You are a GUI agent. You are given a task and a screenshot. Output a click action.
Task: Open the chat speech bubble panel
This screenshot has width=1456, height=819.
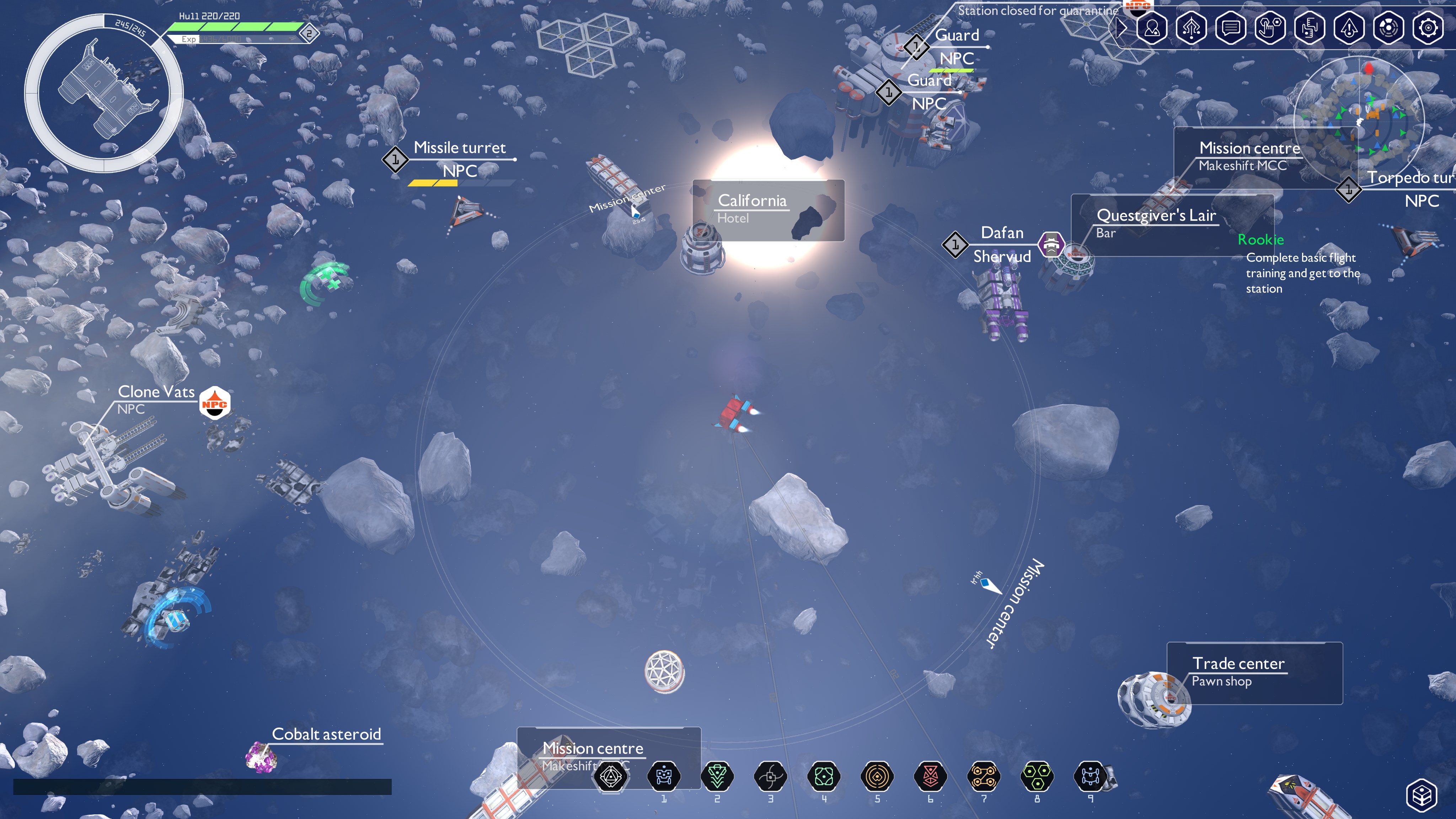[x=1231, y=28]
